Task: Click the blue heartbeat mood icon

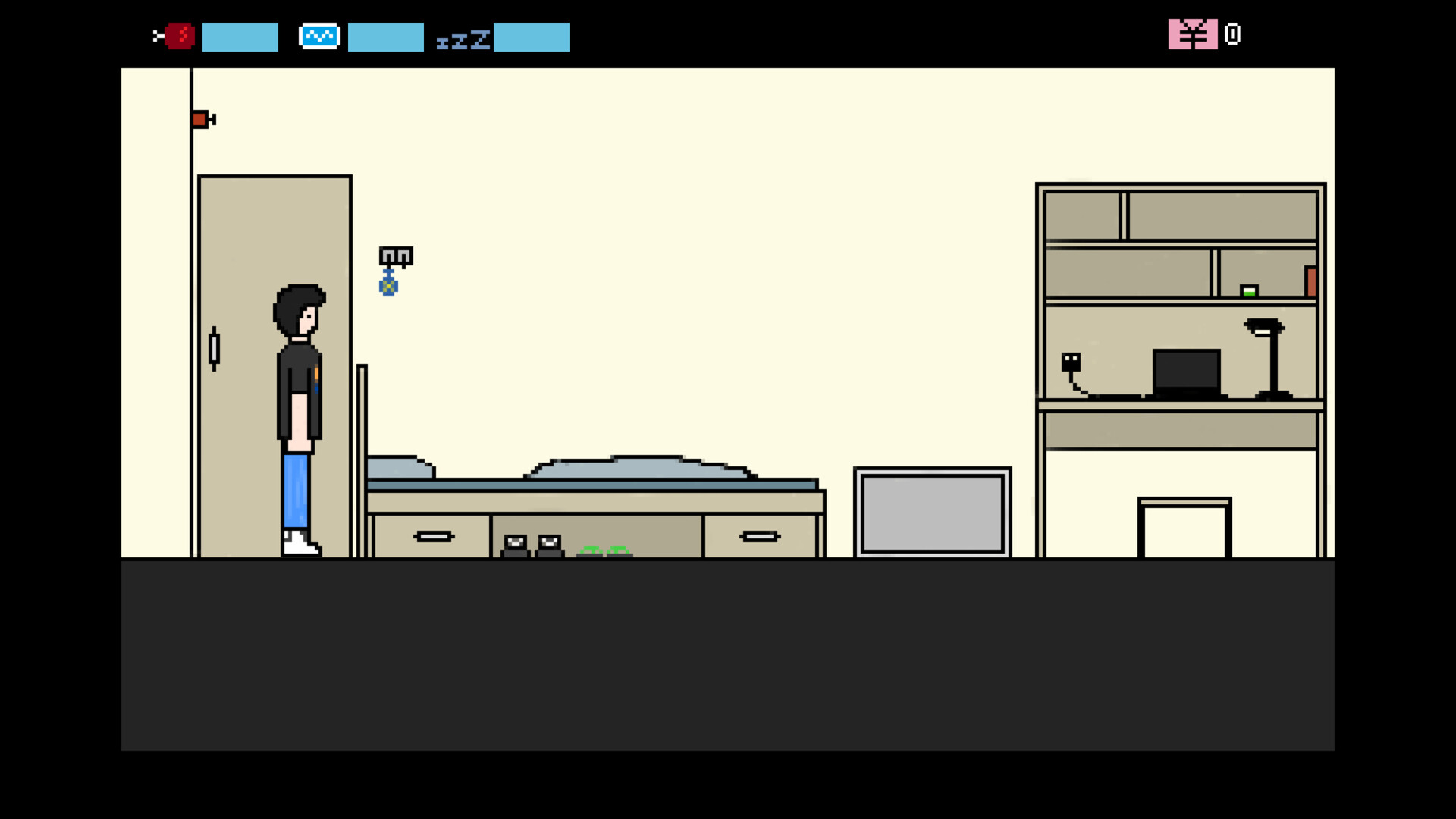Action: (319, 35)
